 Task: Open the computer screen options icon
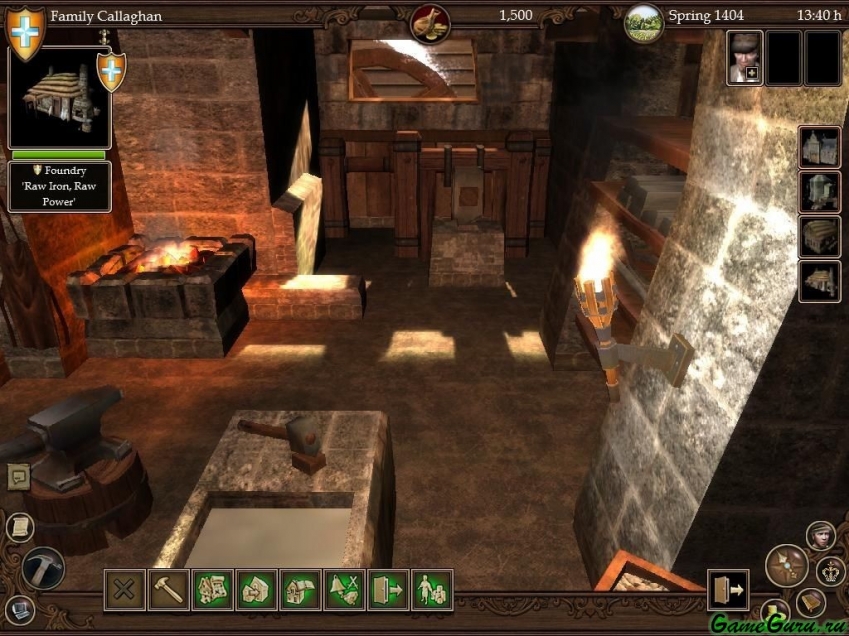19,608
